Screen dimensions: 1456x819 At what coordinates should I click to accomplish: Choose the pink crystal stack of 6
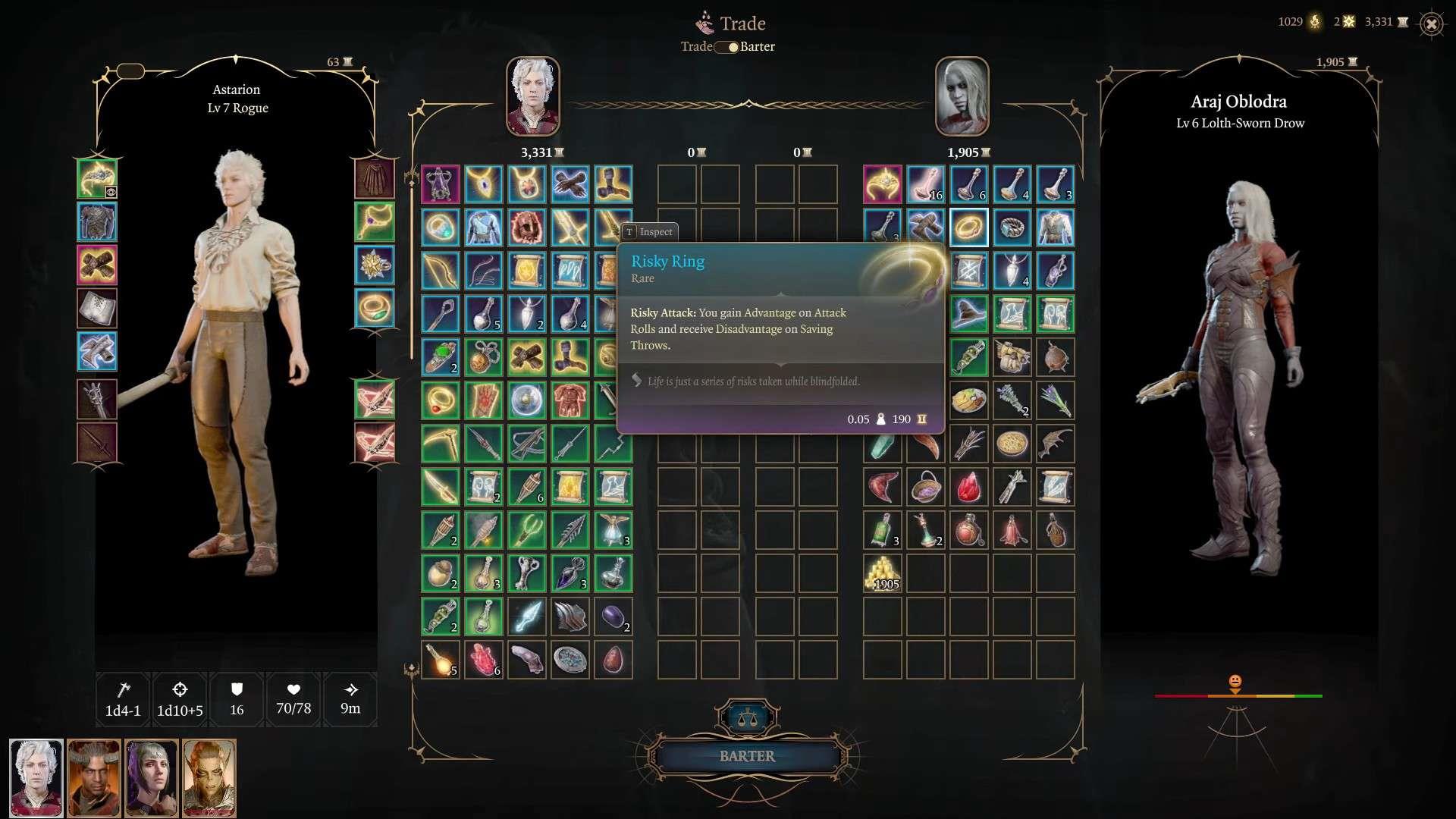coord(484,660)
